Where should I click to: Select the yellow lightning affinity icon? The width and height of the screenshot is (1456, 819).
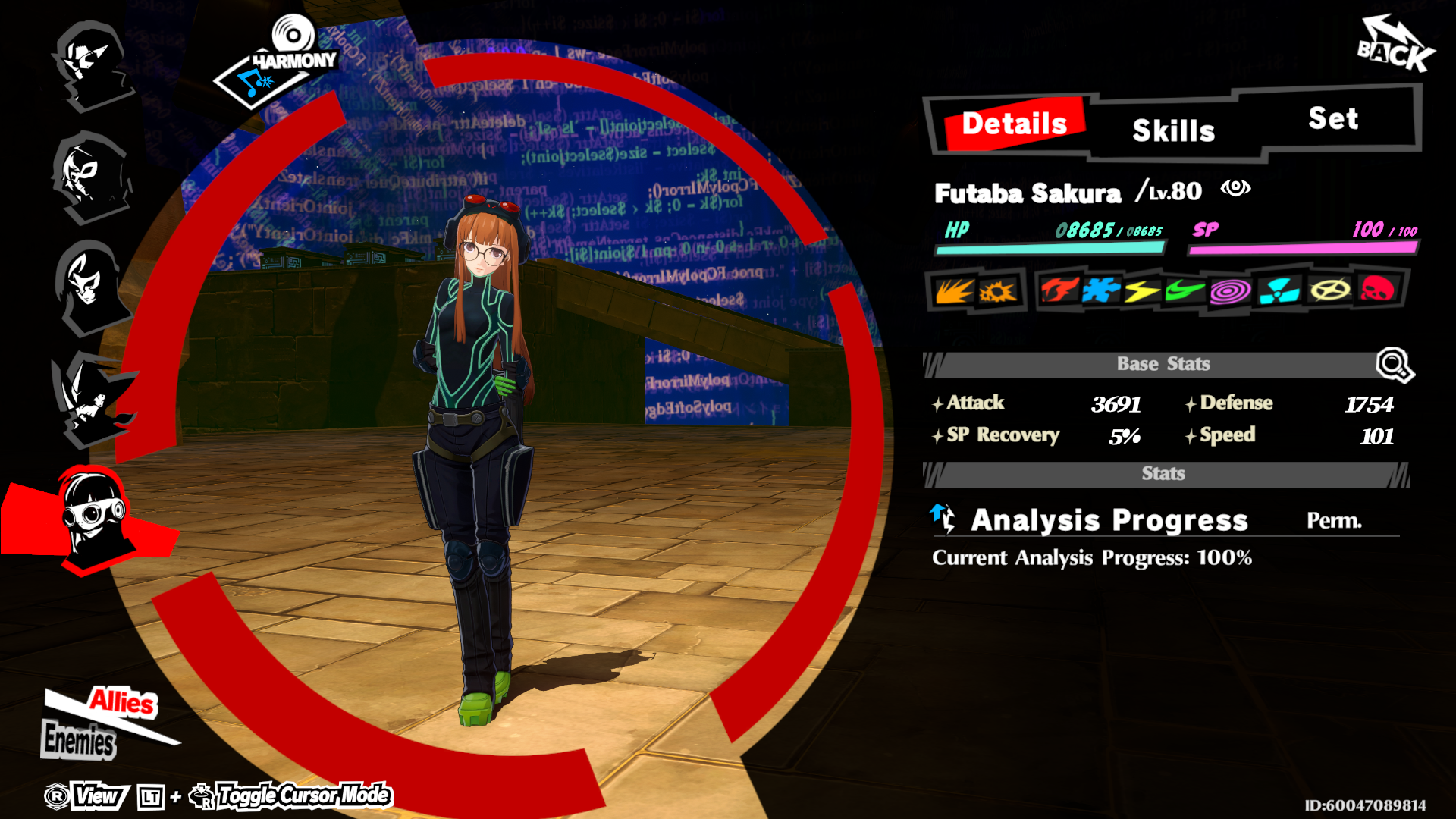(1141, 290)
